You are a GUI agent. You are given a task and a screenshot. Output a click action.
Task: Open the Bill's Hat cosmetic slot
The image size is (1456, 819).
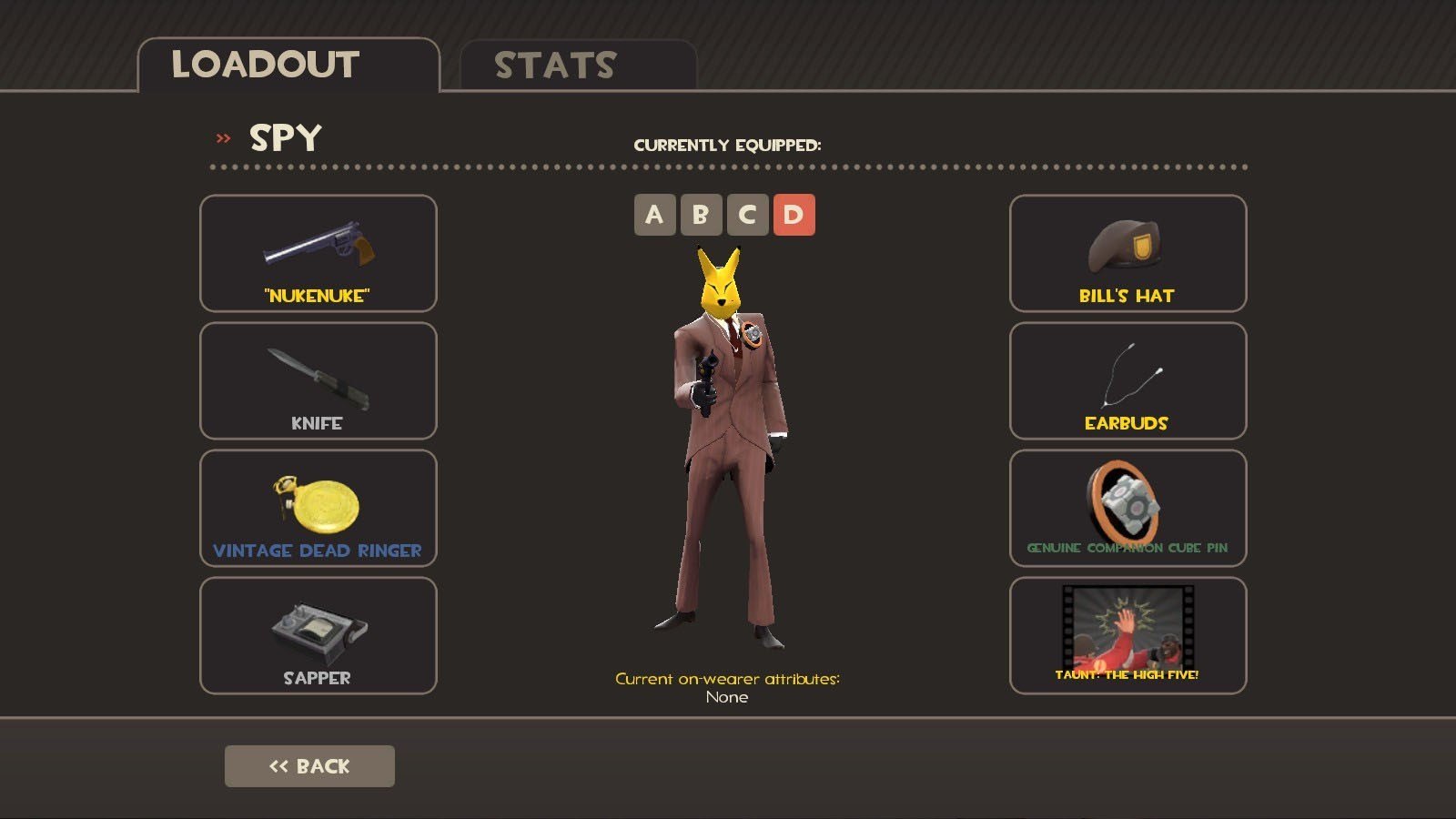click(1127, 254)
